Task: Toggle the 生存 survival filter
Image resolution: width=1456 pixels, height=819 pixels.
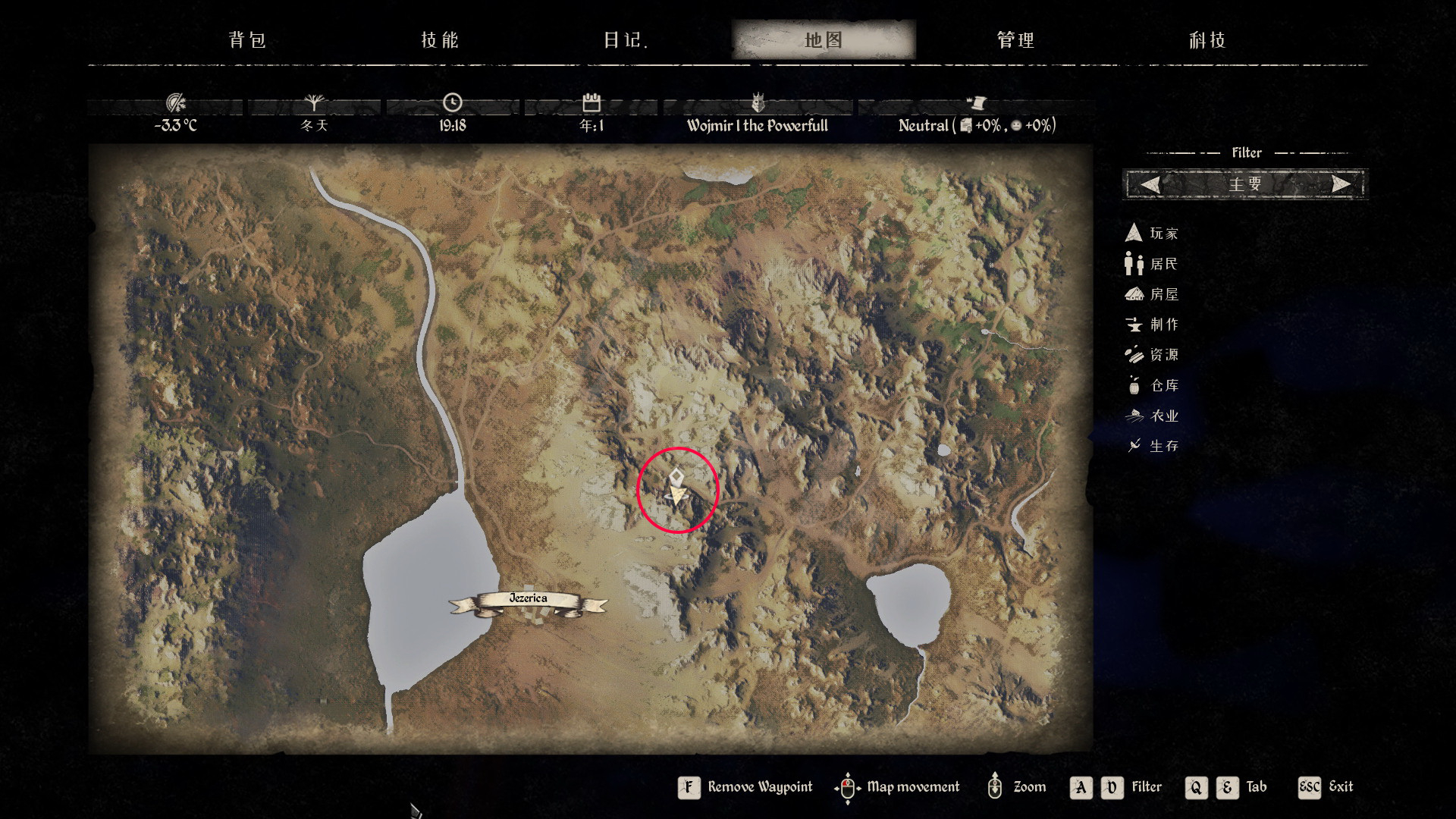Action: 1152,446
